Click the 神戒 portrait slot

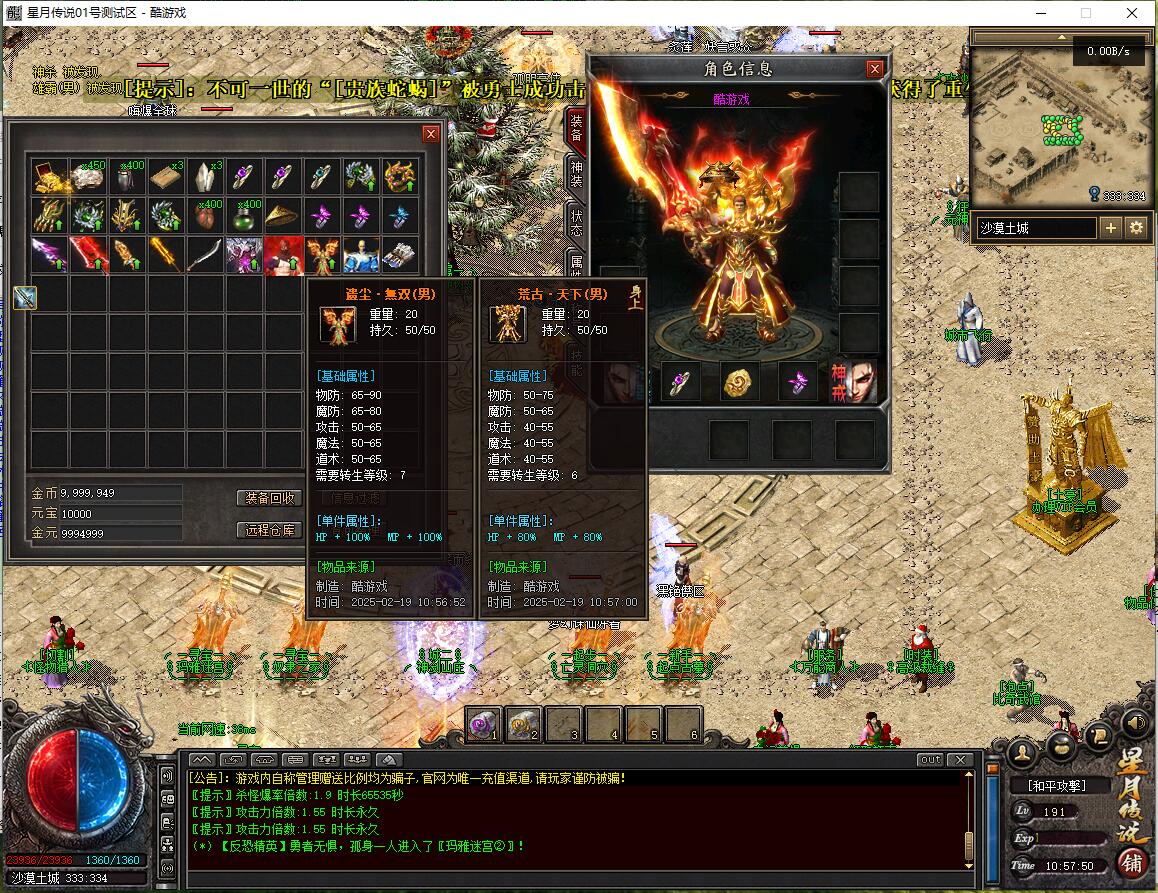point(853,382)
